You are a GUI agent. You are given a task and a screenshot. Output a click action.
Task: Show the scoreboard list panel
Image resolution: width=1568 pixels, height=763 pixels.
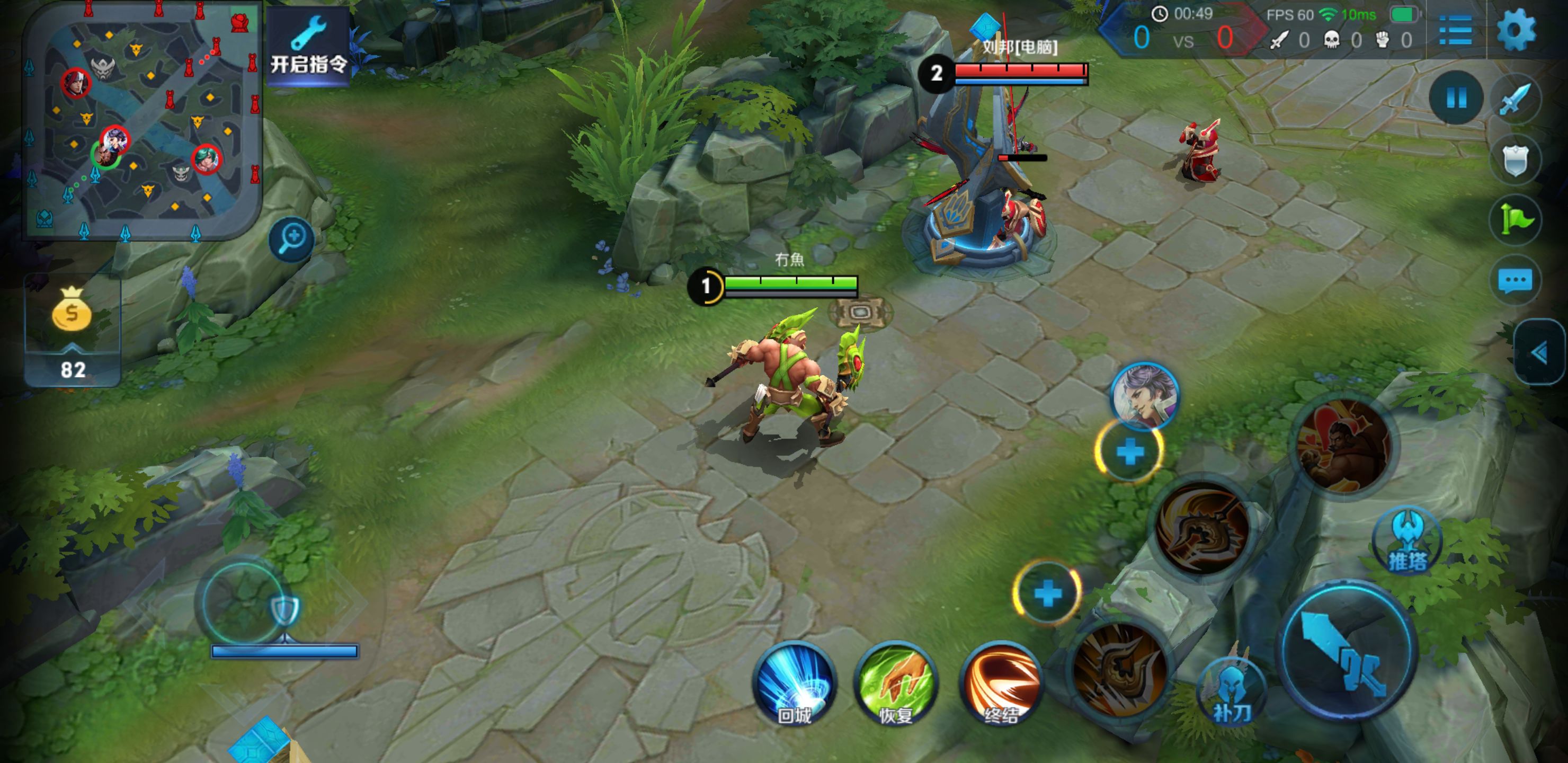[x=1455, y=30]
